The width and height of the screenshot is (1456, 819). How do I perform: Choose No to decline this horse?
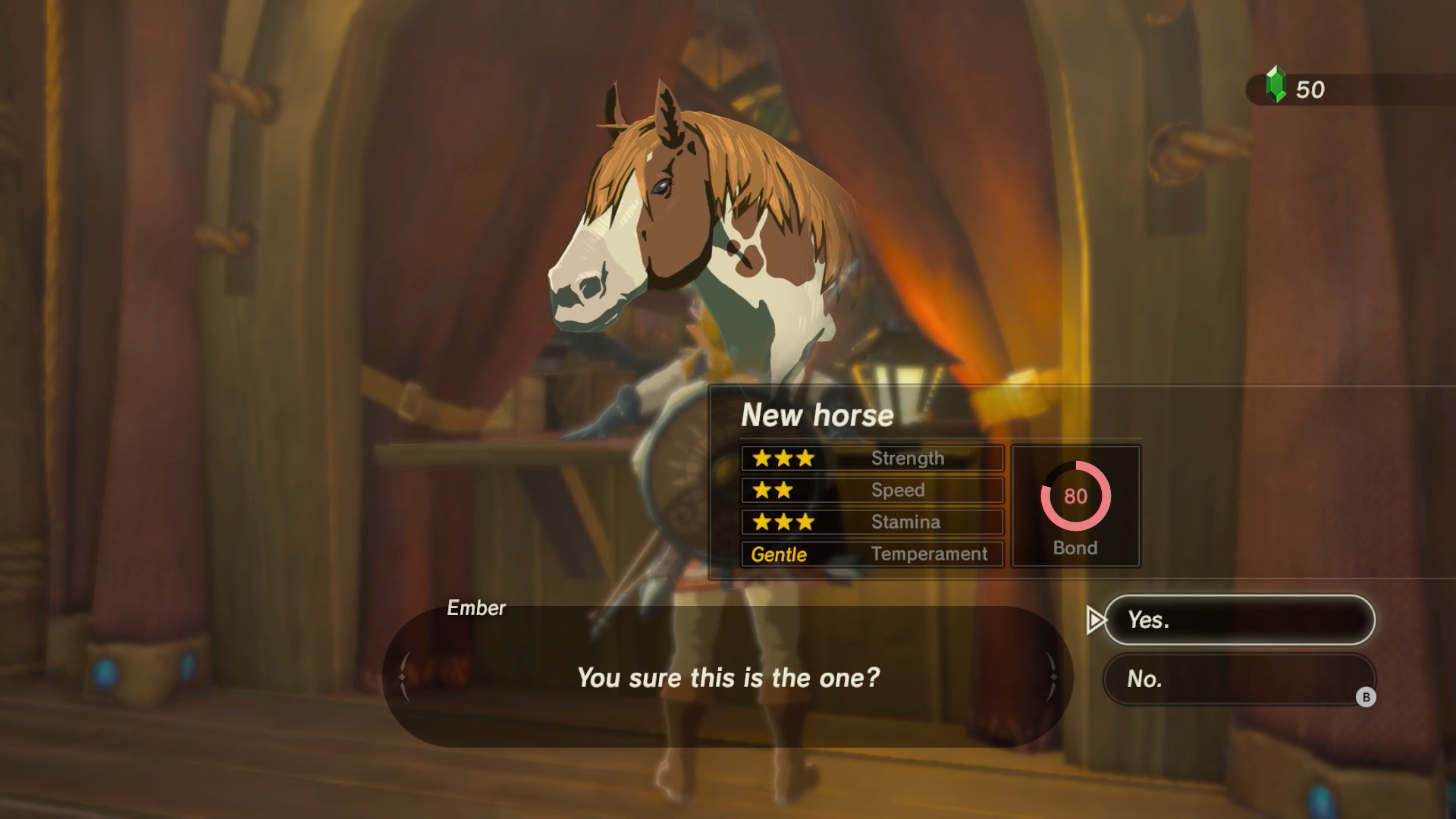pyautogui.click(x=1238, y=679)
